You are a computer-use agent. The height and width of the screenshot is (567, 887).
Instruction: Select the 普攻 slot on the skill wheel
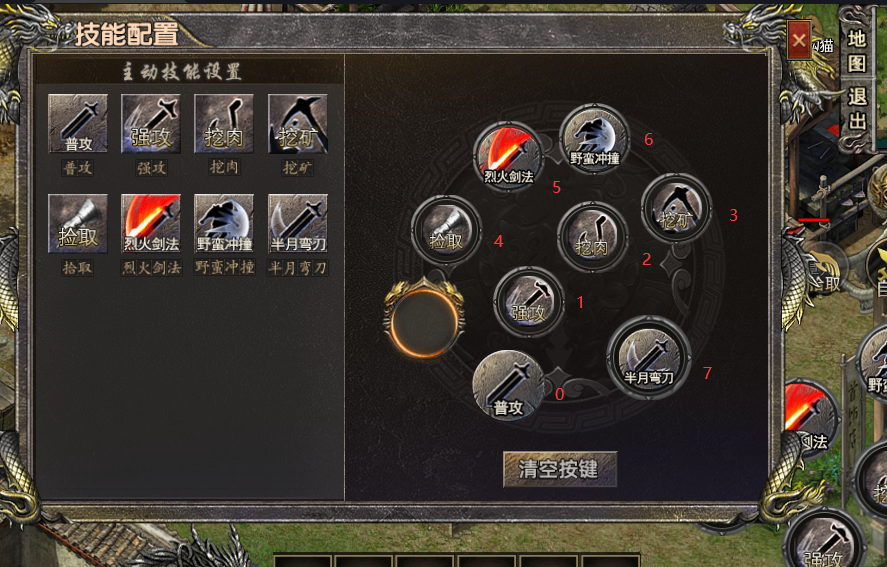pos(509,385)
